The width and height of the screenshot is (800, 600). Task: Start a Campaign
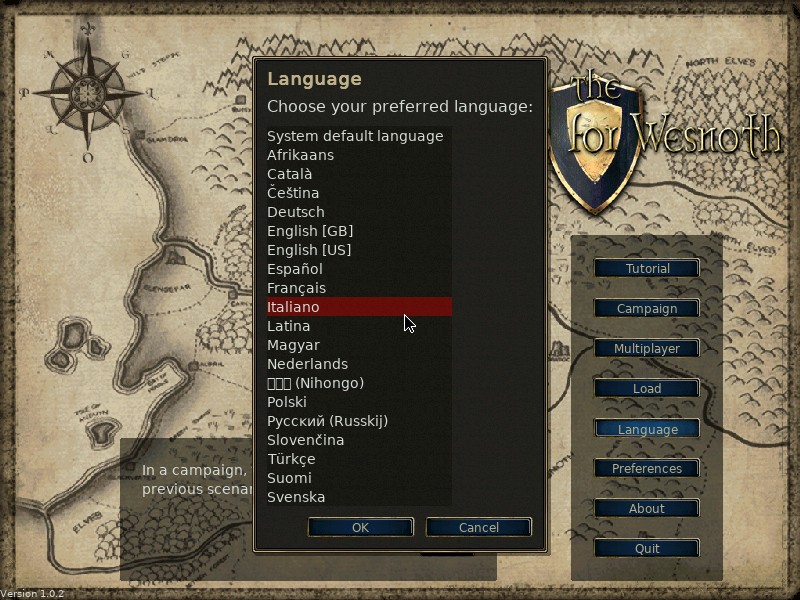647,309
